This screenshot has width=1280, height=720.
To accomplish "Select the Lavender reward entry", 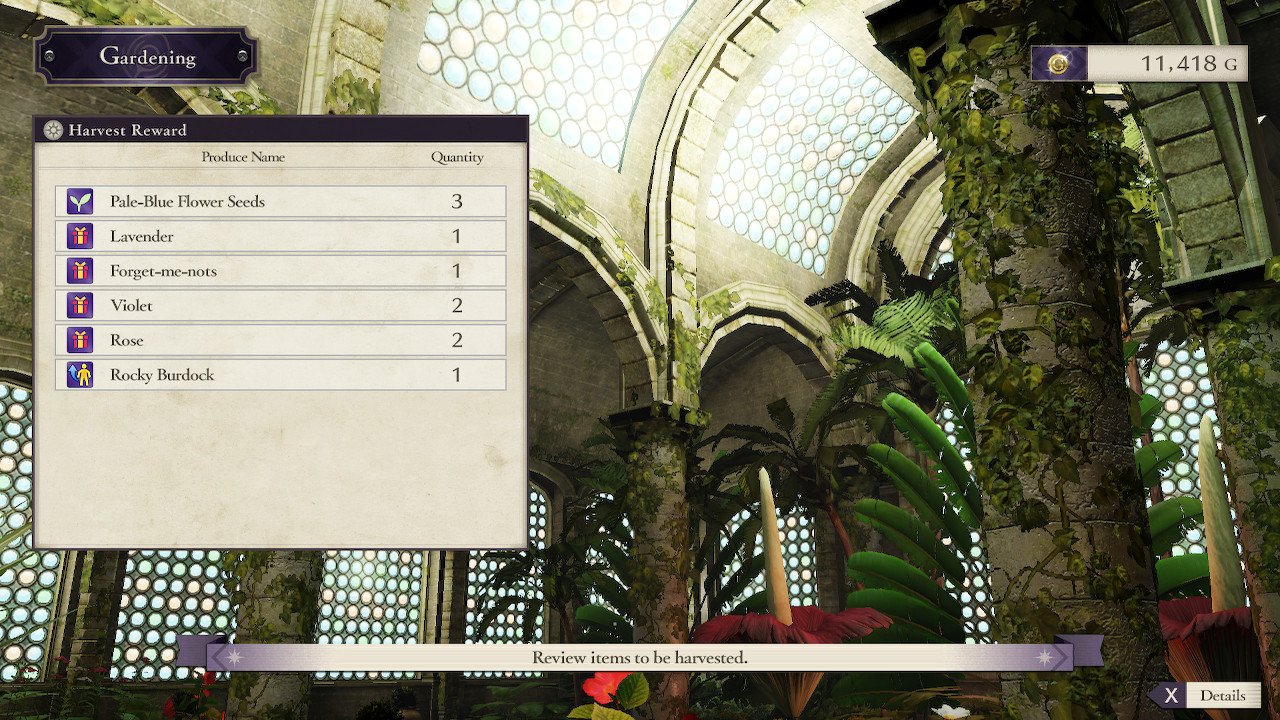I will [280, 236].
